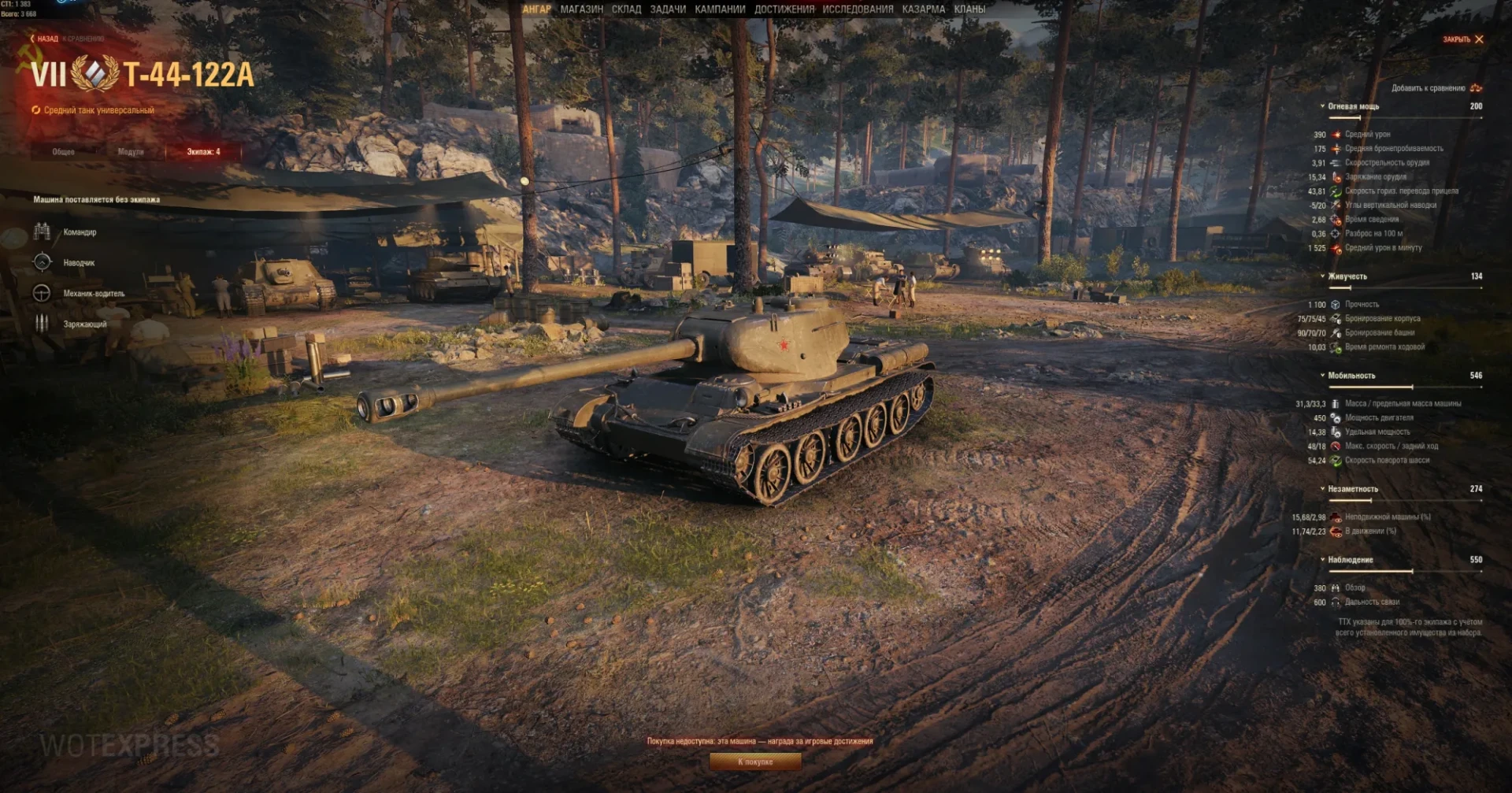Collapse the Огневая мощь firepower section

(1353, 106)
